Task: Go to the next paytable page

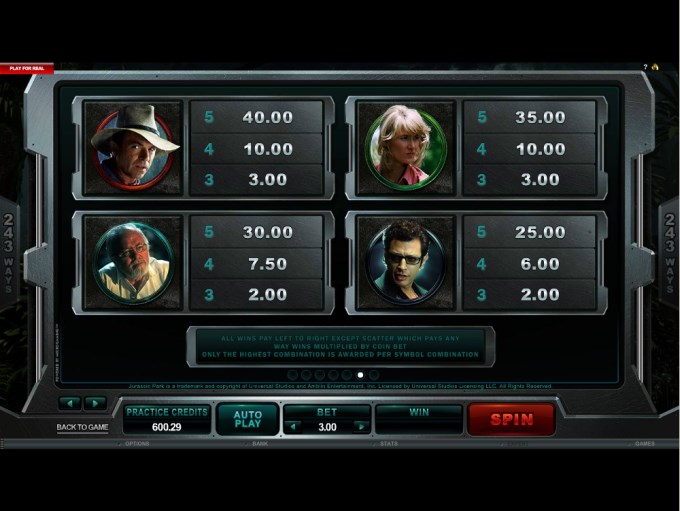Action: [95, 403]
